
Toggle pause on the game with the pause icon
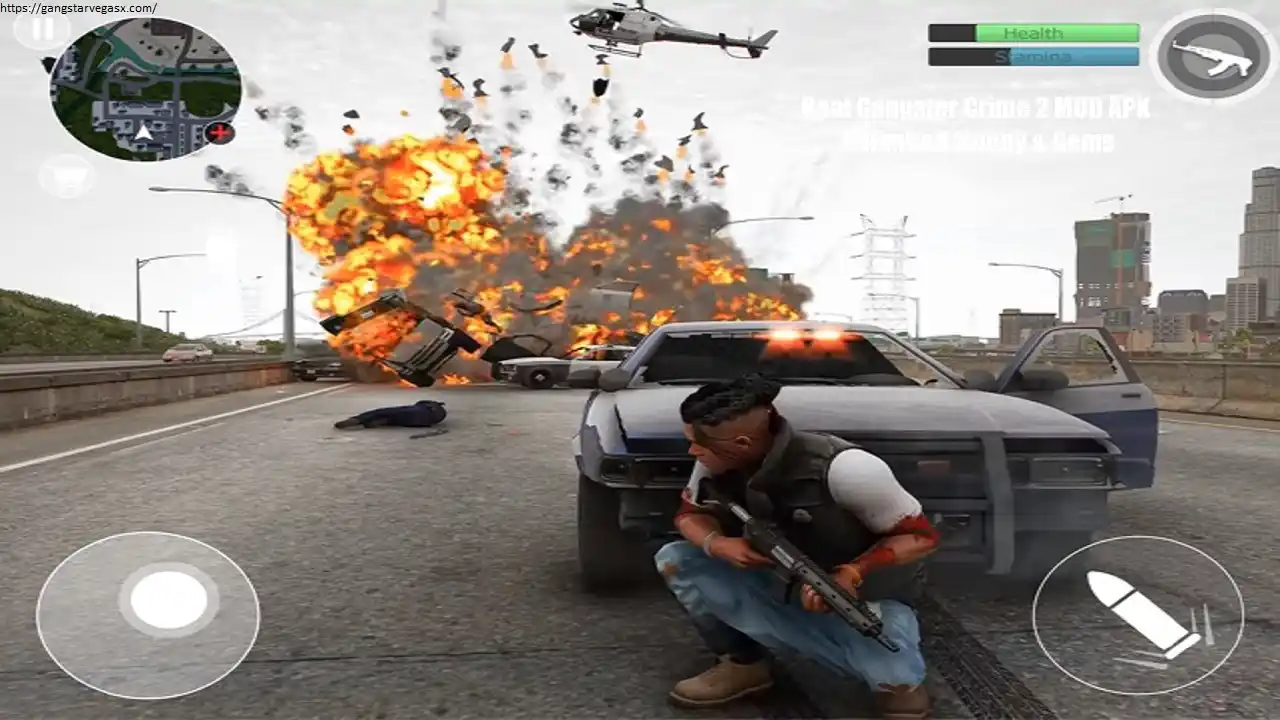[42, 28]
